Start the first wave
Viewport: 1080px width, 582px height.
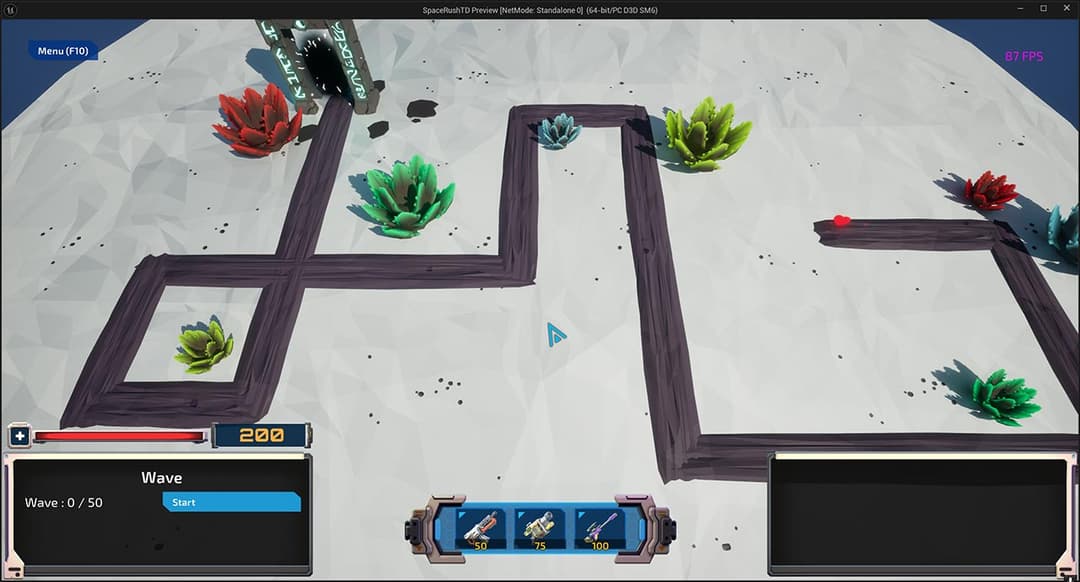pyautogui.click(x=231, y=502)
